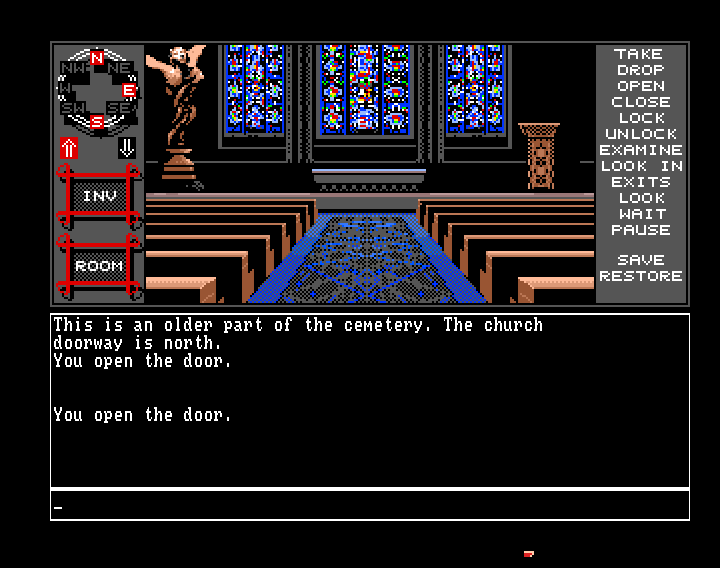Select the DROP command
This screenshot has width=720, height=568.
click(640, 70)
